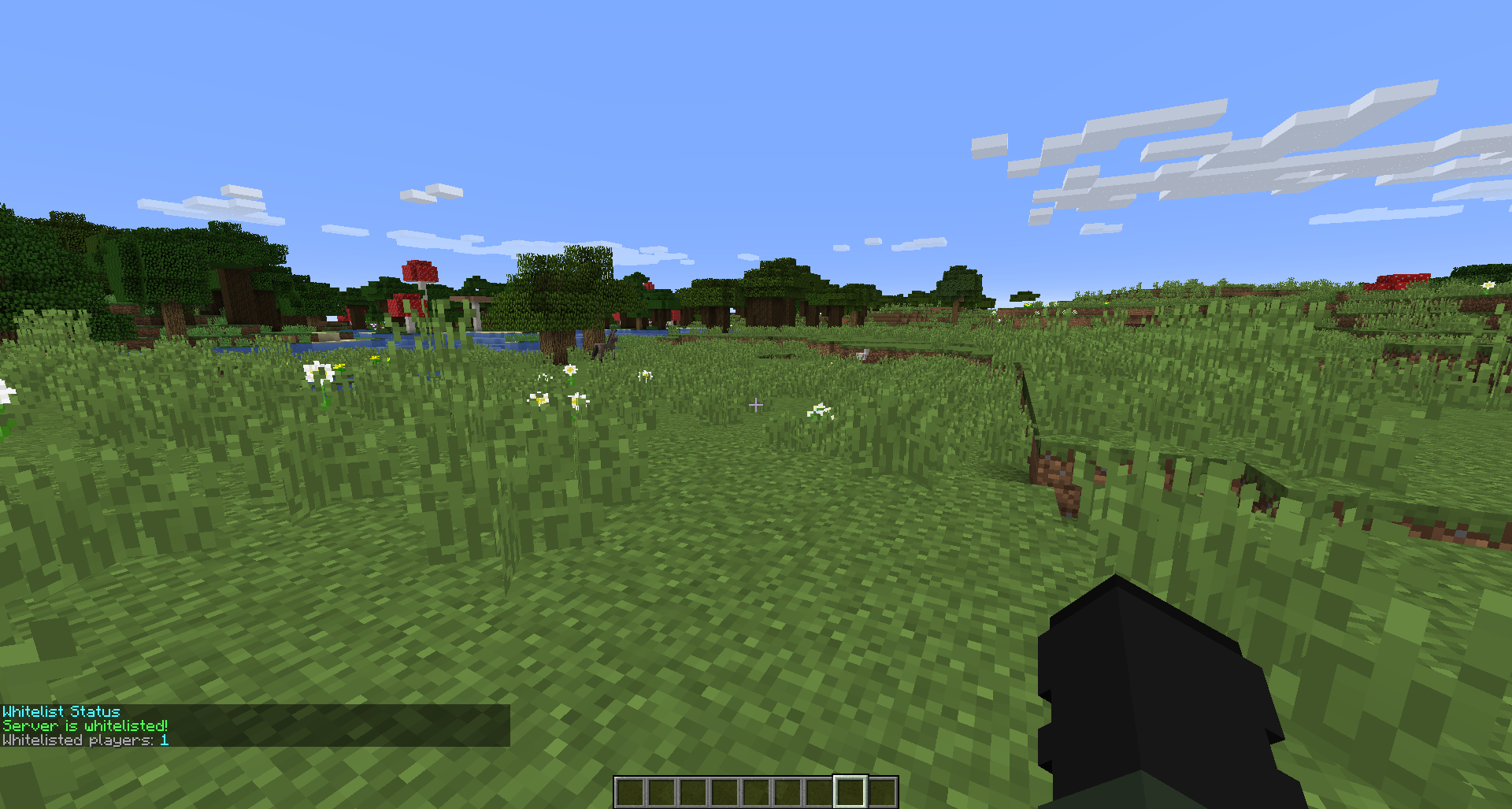Select the last hotbar slot

tap(884, 790)
